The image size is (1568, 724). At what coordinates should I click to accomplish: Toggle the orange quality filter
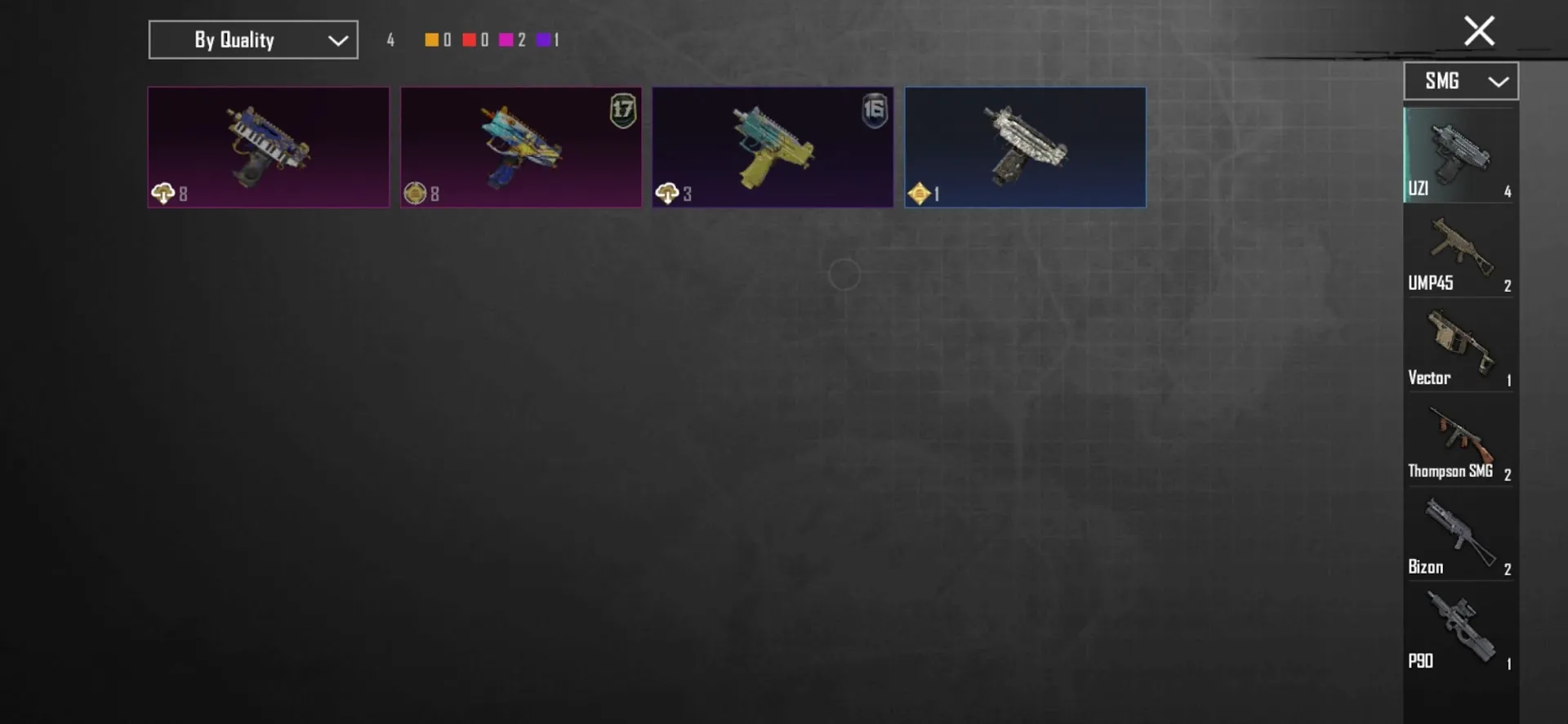pos(430,39)
